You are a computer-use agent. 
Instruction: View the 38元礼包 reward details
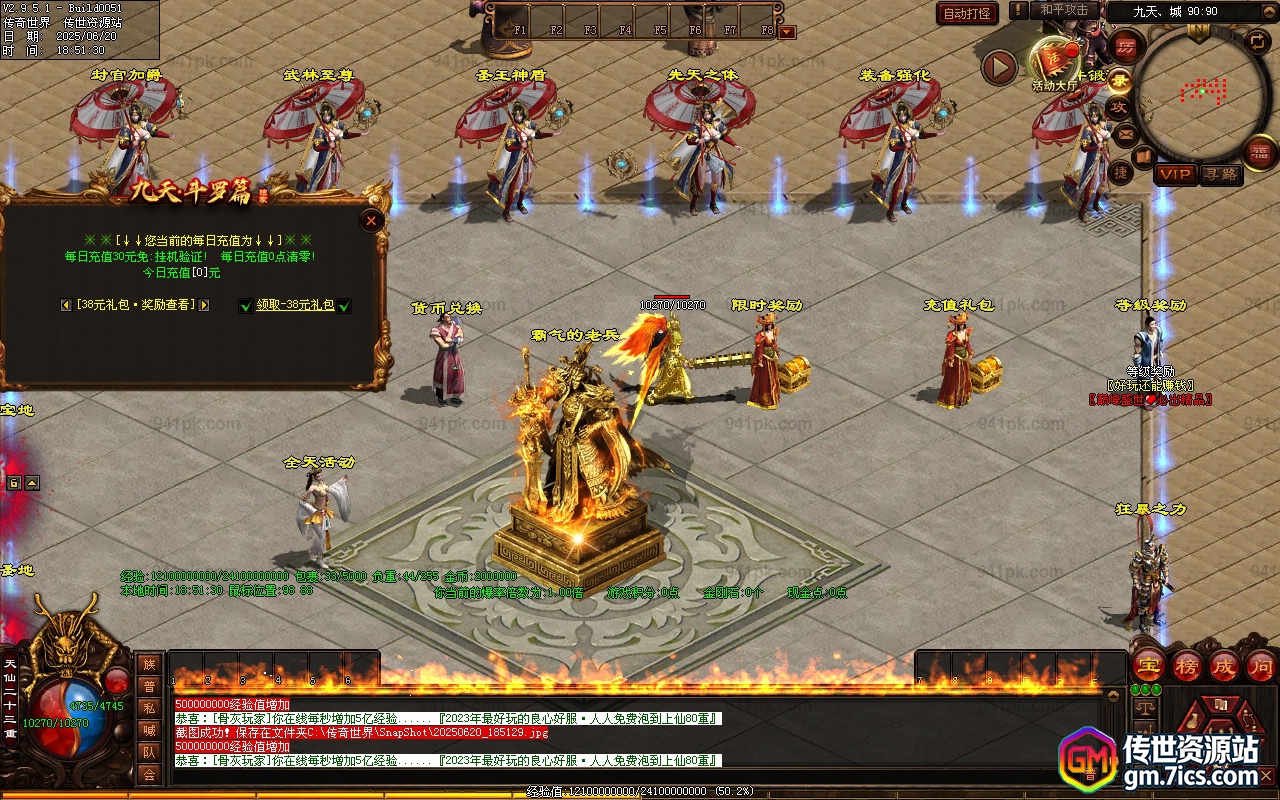[x=135, y=304]
